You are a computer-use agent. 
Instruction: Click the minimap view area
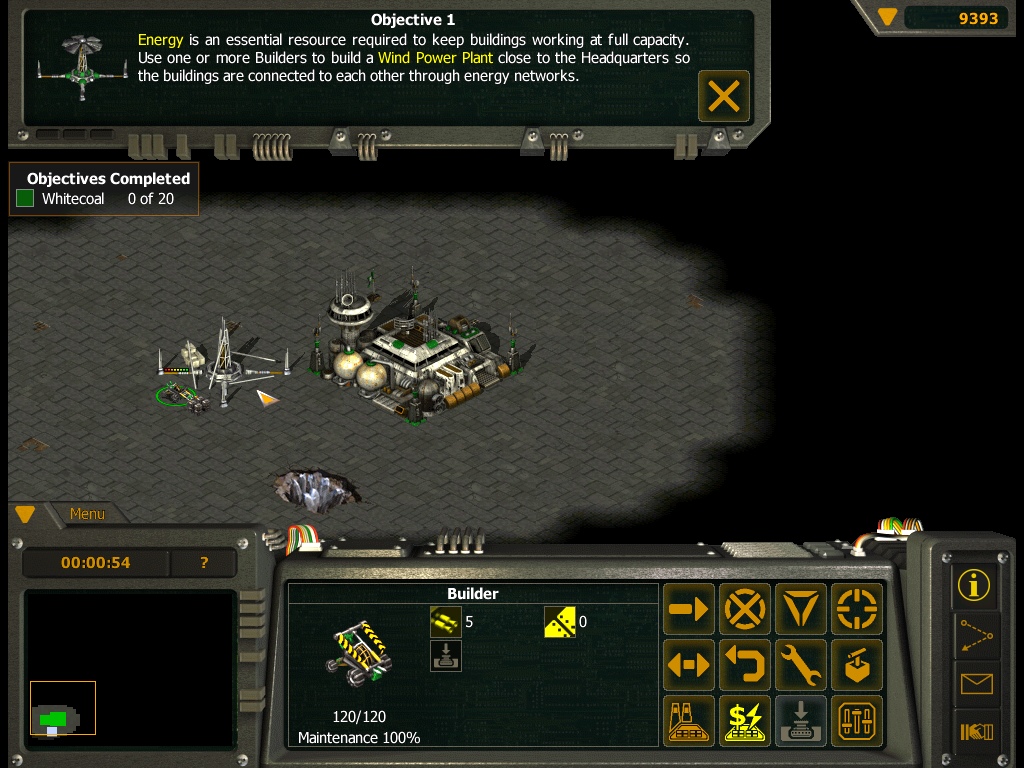(x=129, y=668)
